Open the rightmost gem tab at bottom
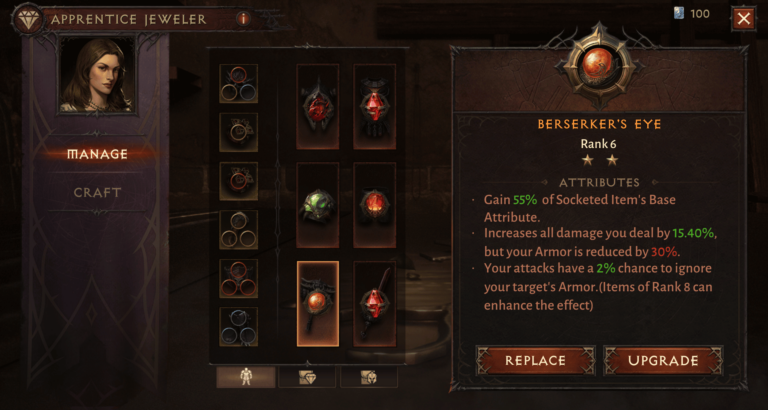Image resolution: width=768 pixels, height=410 pixels. coord(367,377)
